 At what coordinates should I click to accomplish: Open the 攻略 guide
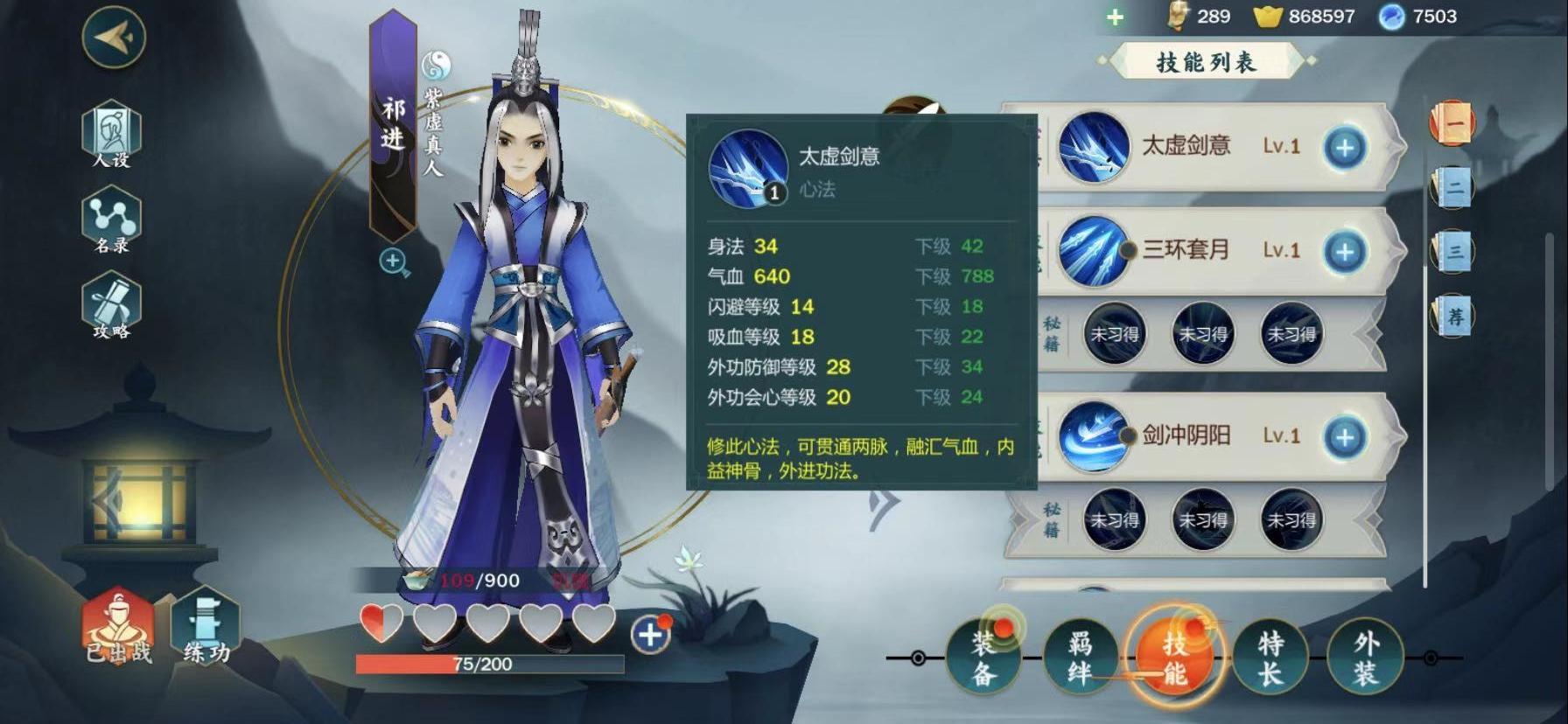click(x=111, y=306)
